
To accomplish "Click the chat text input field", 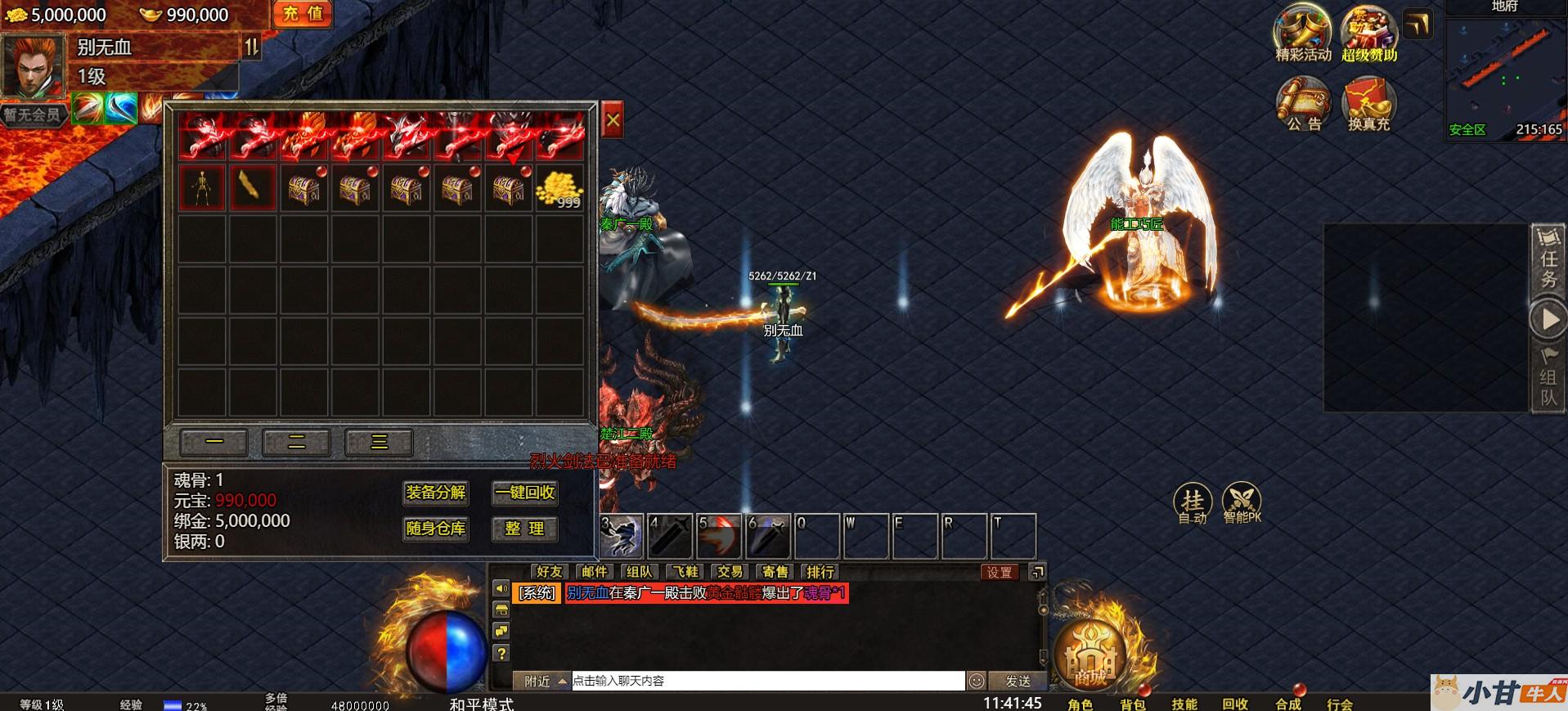I will [x=767, y=681].
